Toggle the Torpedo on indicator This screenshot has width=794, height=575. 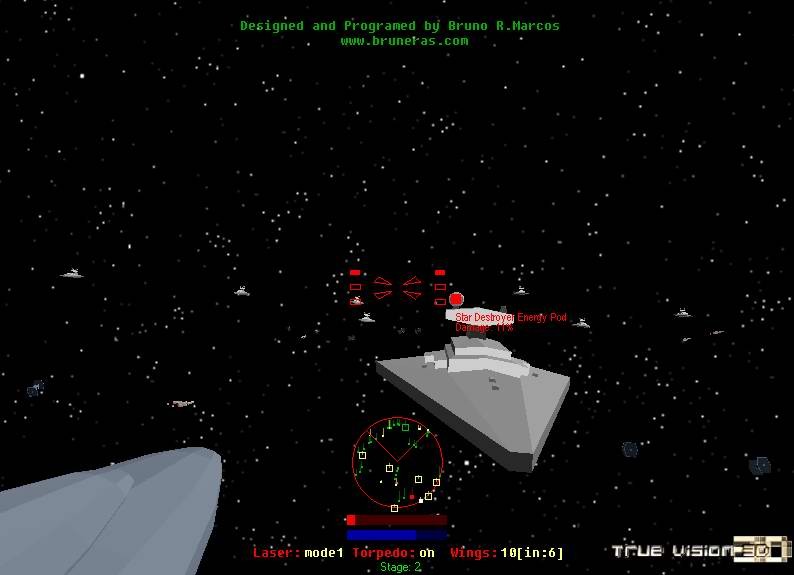pos(393,553)
